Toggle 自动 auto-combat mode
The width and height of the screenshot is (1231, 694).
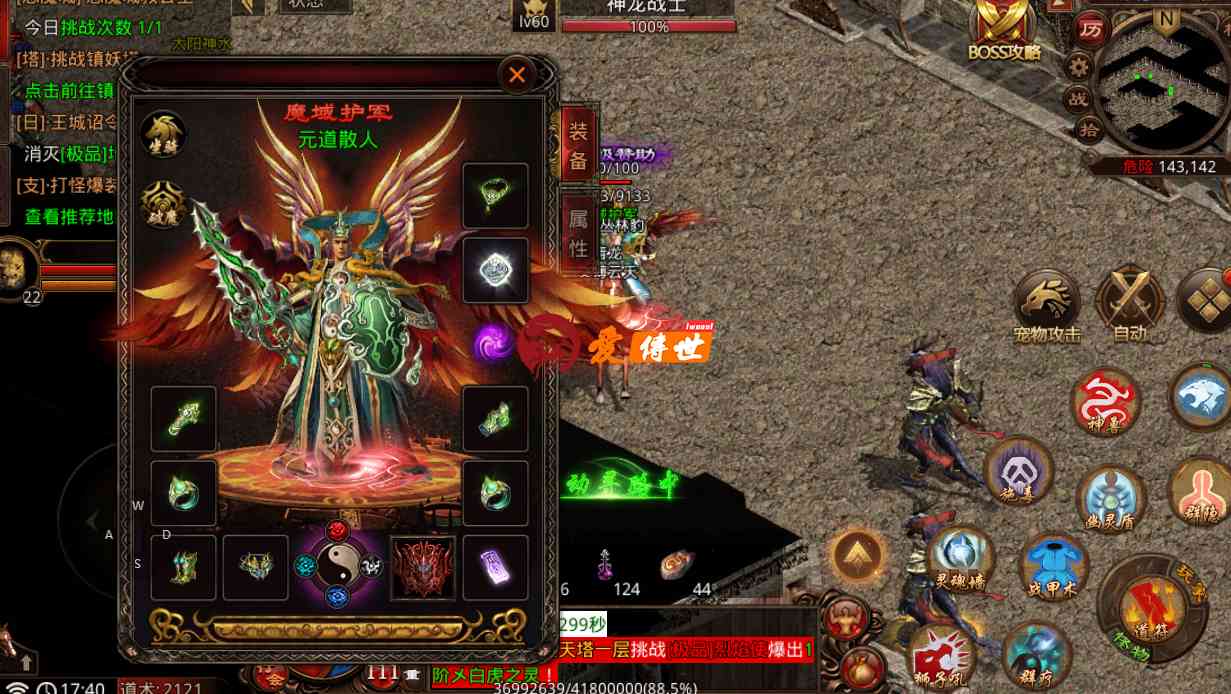(x=1129, y=303)
